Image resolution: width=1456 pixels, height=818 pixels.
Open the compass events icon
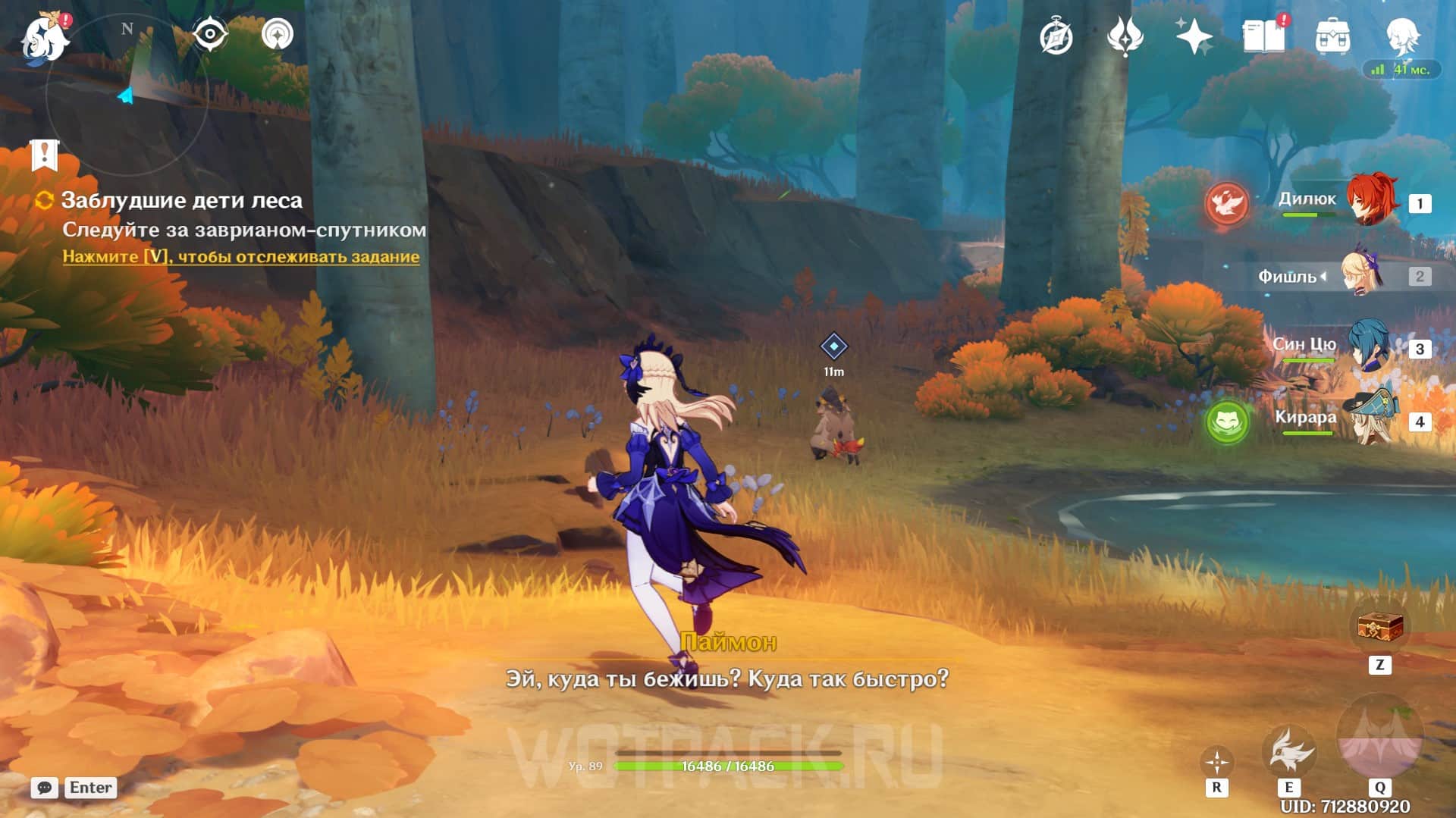[1056, 36]
